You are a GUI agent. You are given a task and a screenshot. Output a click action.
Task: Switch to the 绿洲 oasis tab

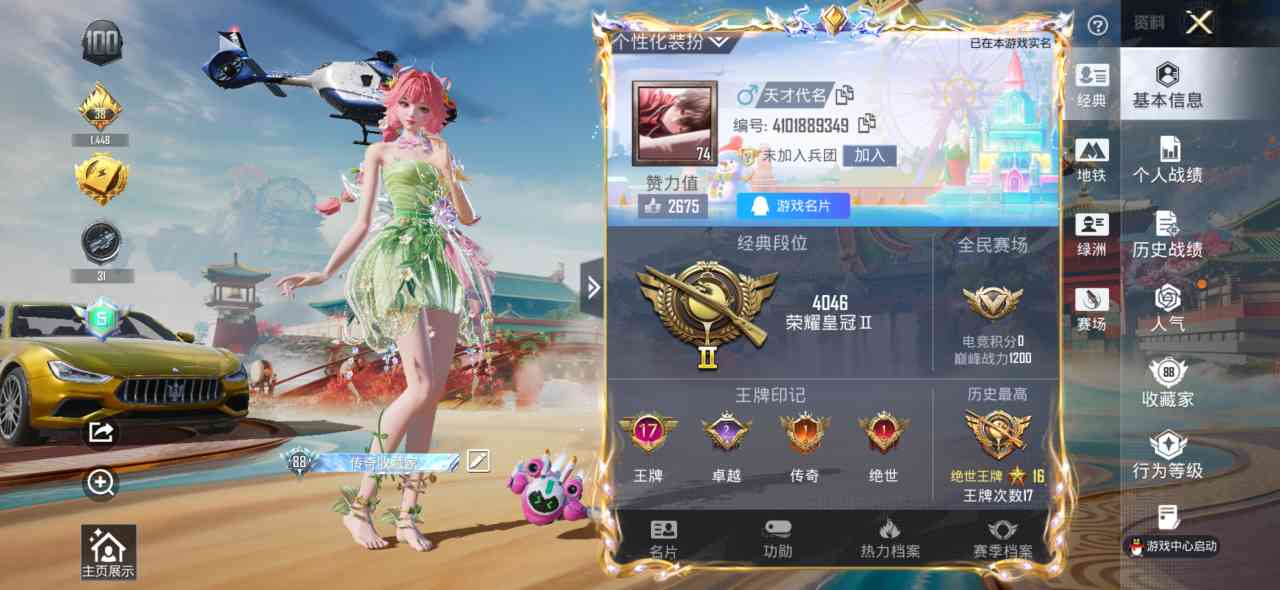[x=1091, y=236]
